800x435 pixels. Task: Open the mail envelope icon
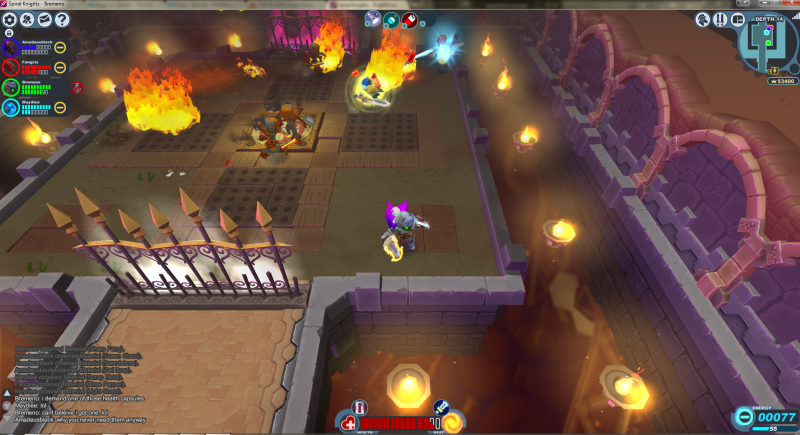[45, 19]
